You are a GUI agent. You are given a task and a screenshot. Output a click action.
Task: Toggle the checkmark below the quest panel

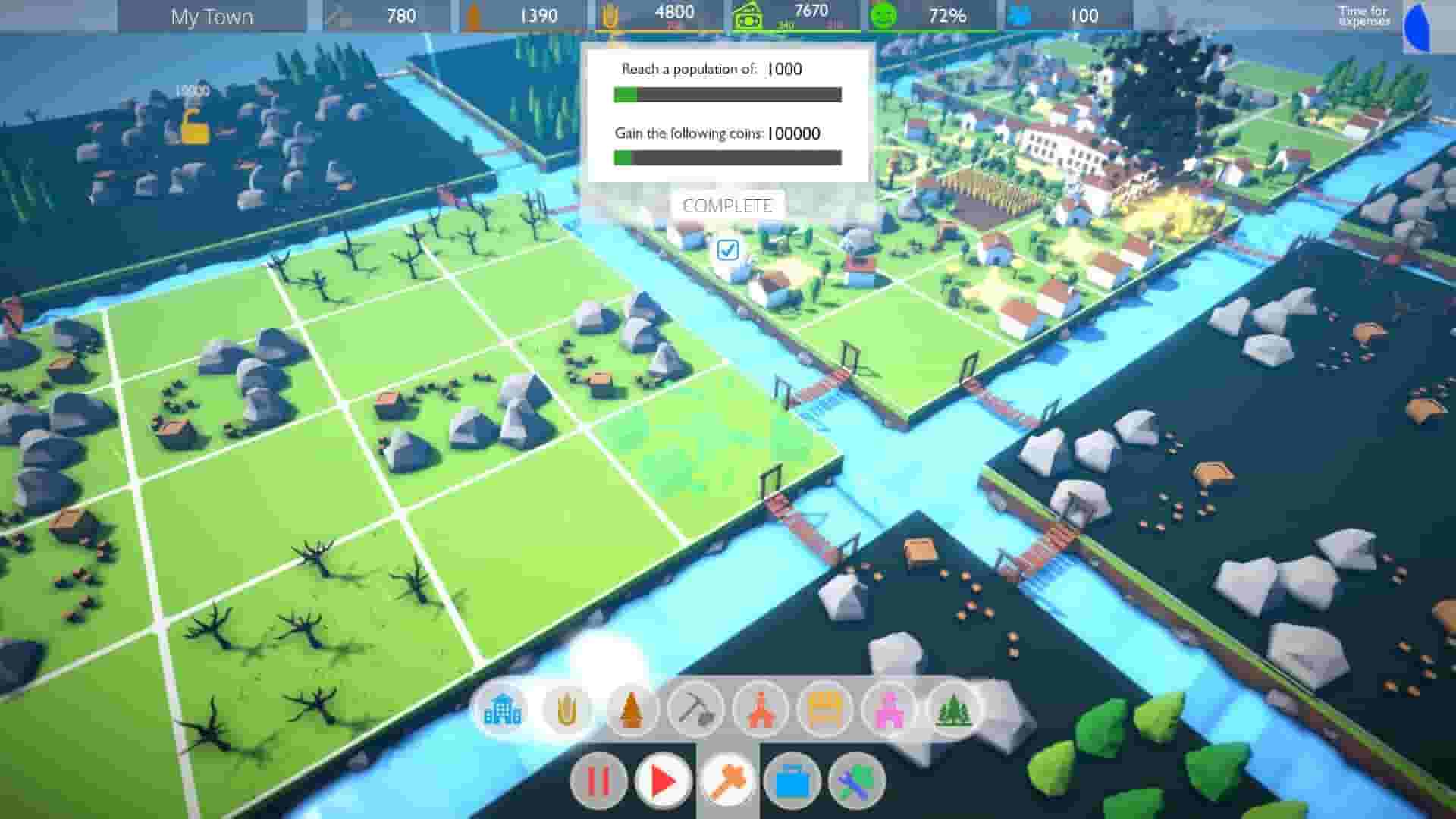pos(730,251)
